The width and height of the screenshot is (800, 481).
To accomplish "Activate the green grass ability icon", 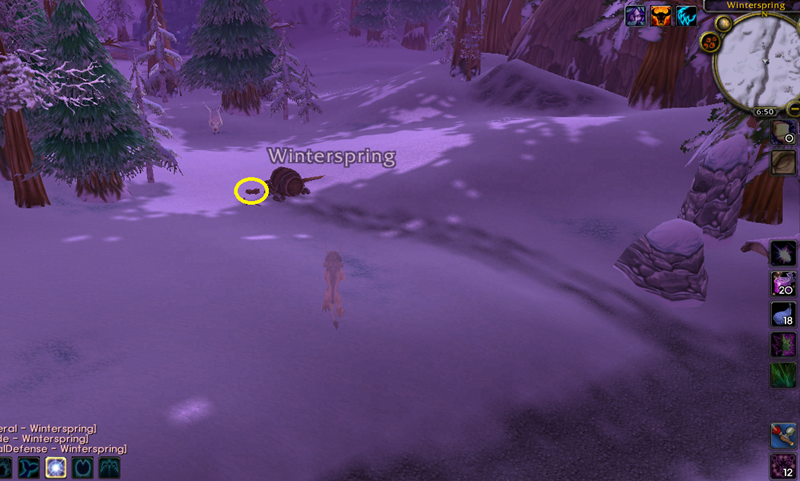I will (783, 376).
